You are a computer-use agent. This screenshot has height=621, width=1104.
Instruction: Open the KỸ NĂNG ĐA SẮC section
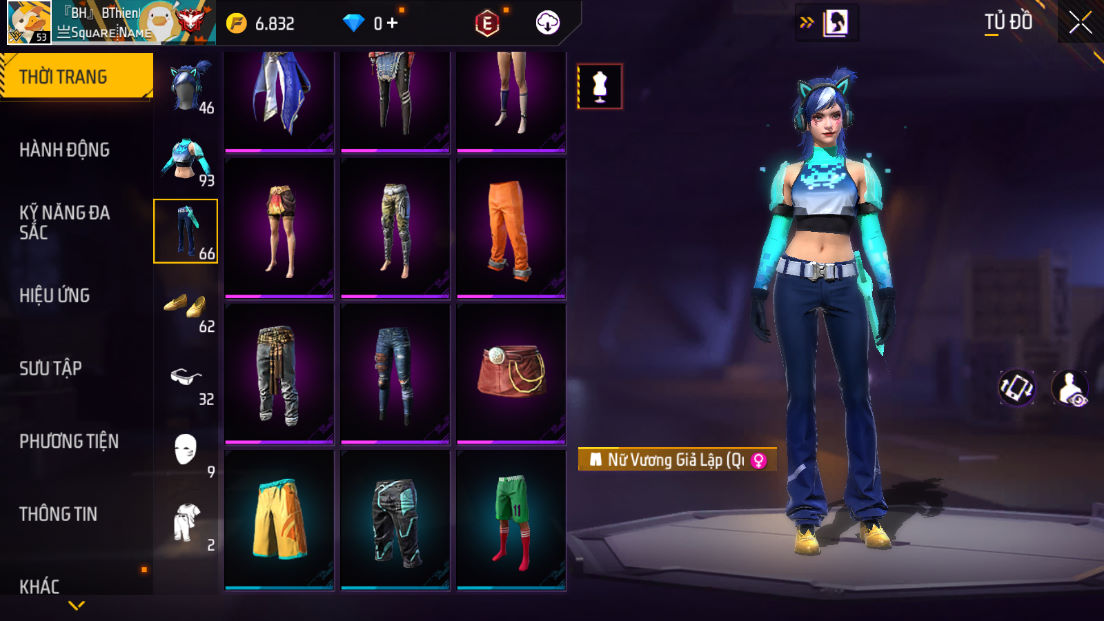click(x=65, y=222)
